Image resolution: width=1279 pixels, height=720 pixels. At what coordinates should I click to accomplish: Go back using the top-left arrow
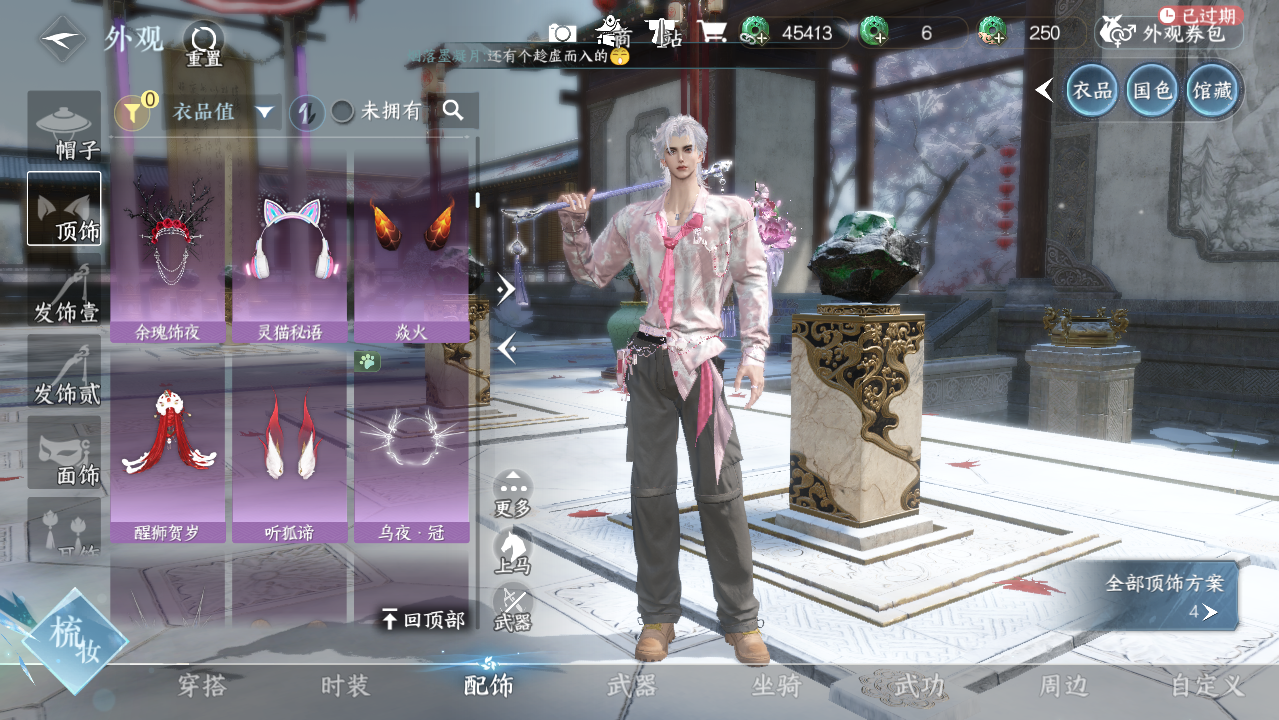[62, 39]
